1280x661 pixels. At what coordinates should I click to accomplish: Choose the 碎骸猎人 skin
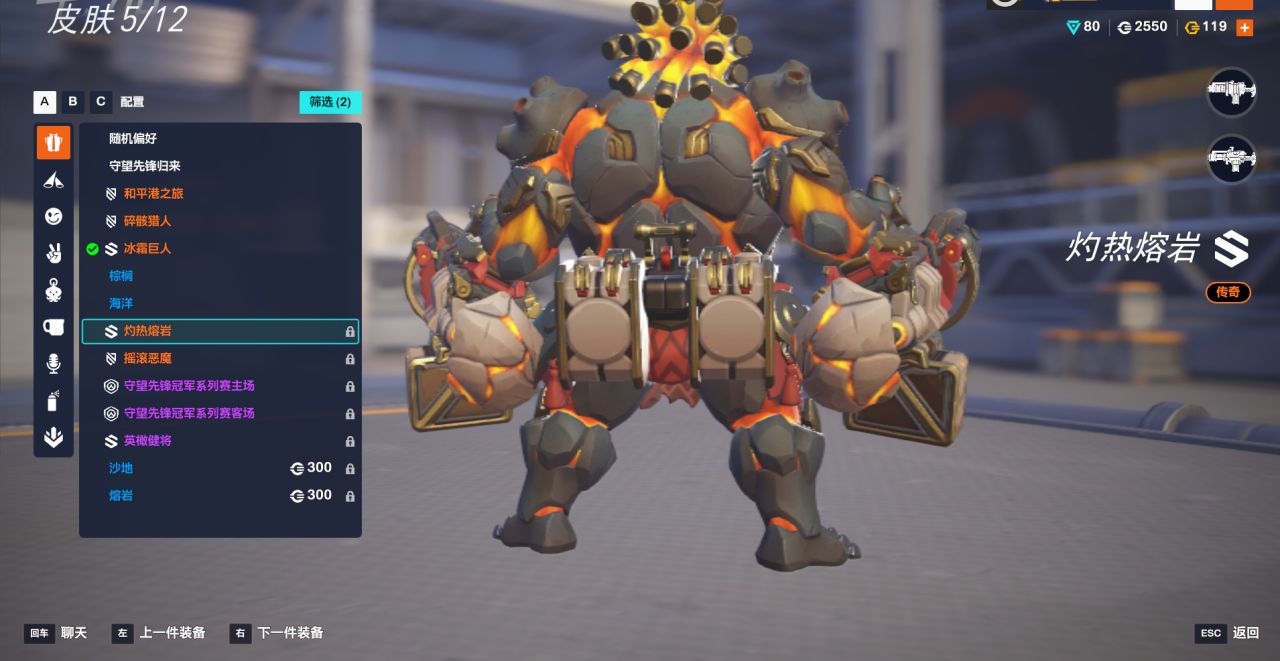147,221
